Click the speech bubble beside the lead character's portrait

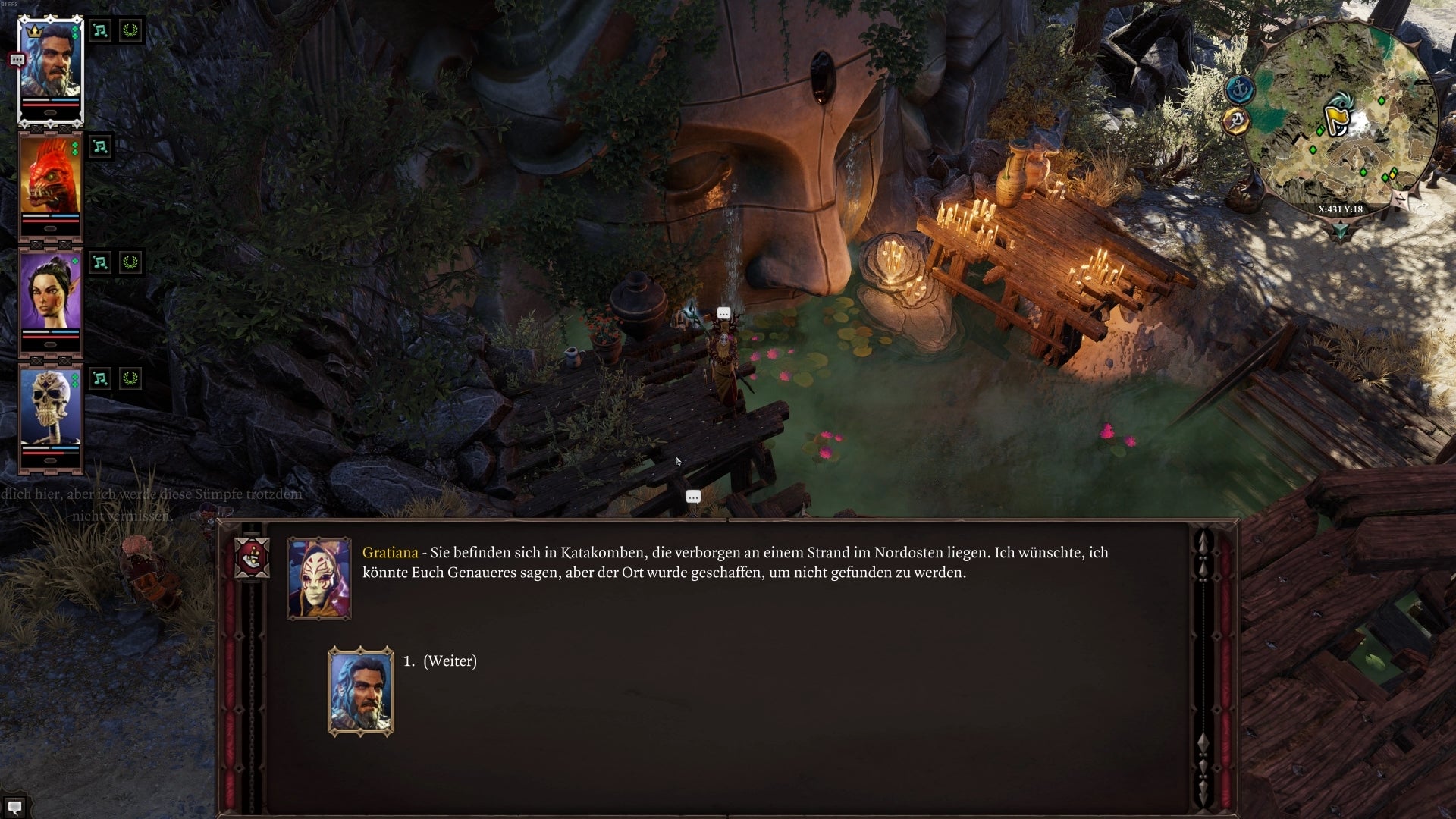coord(16,61)
